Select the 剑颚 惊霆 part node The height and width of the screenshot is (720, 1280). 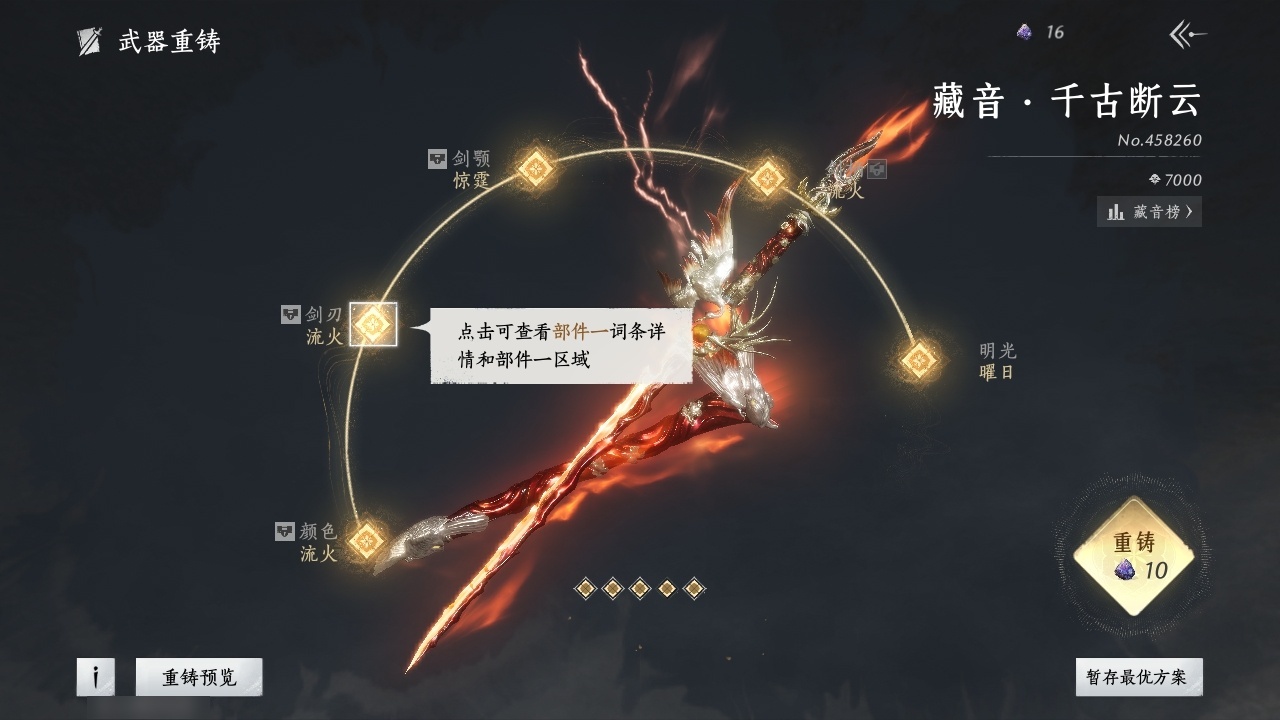coord(535,168)
